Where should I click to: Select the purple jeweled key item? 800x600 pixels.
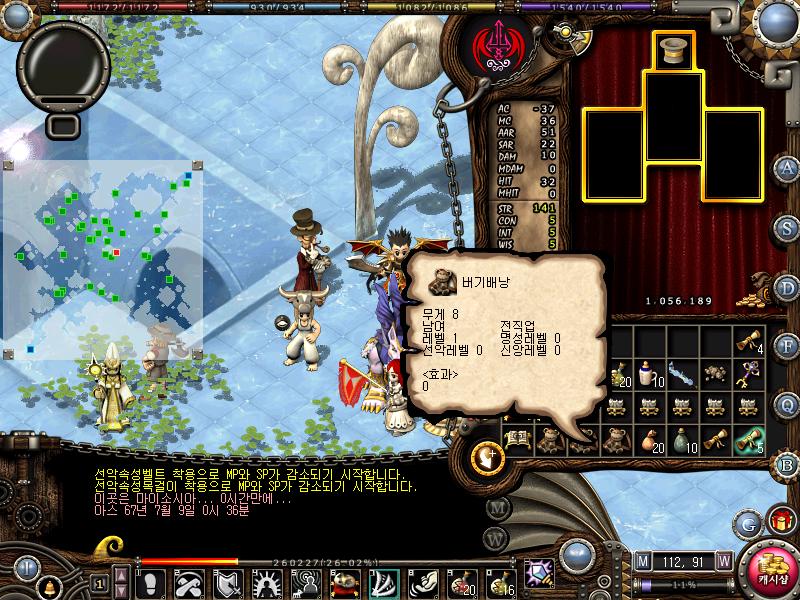749,374
